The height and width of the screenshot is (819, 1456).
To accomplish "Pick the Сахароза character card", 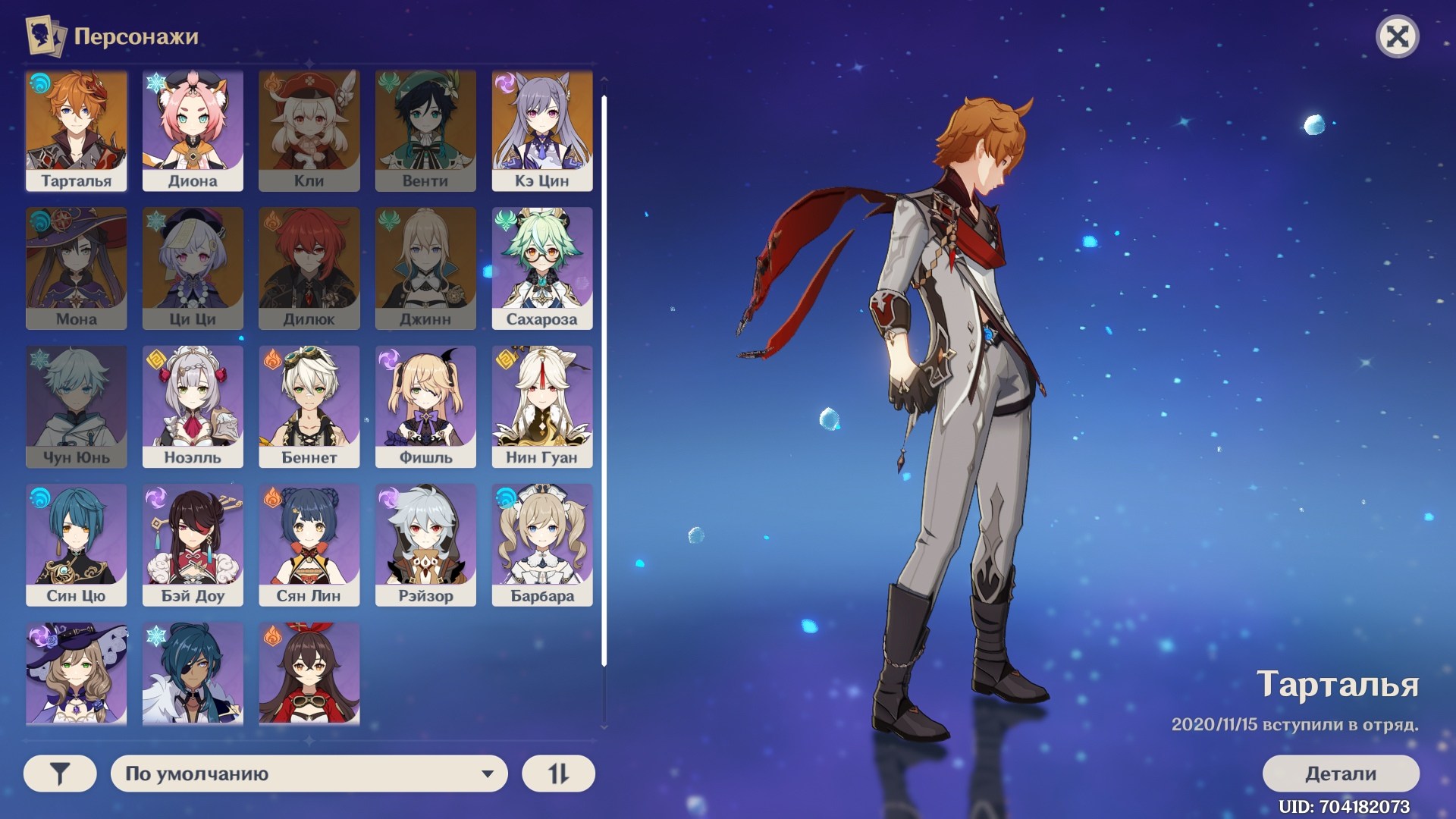I will 542,268.
